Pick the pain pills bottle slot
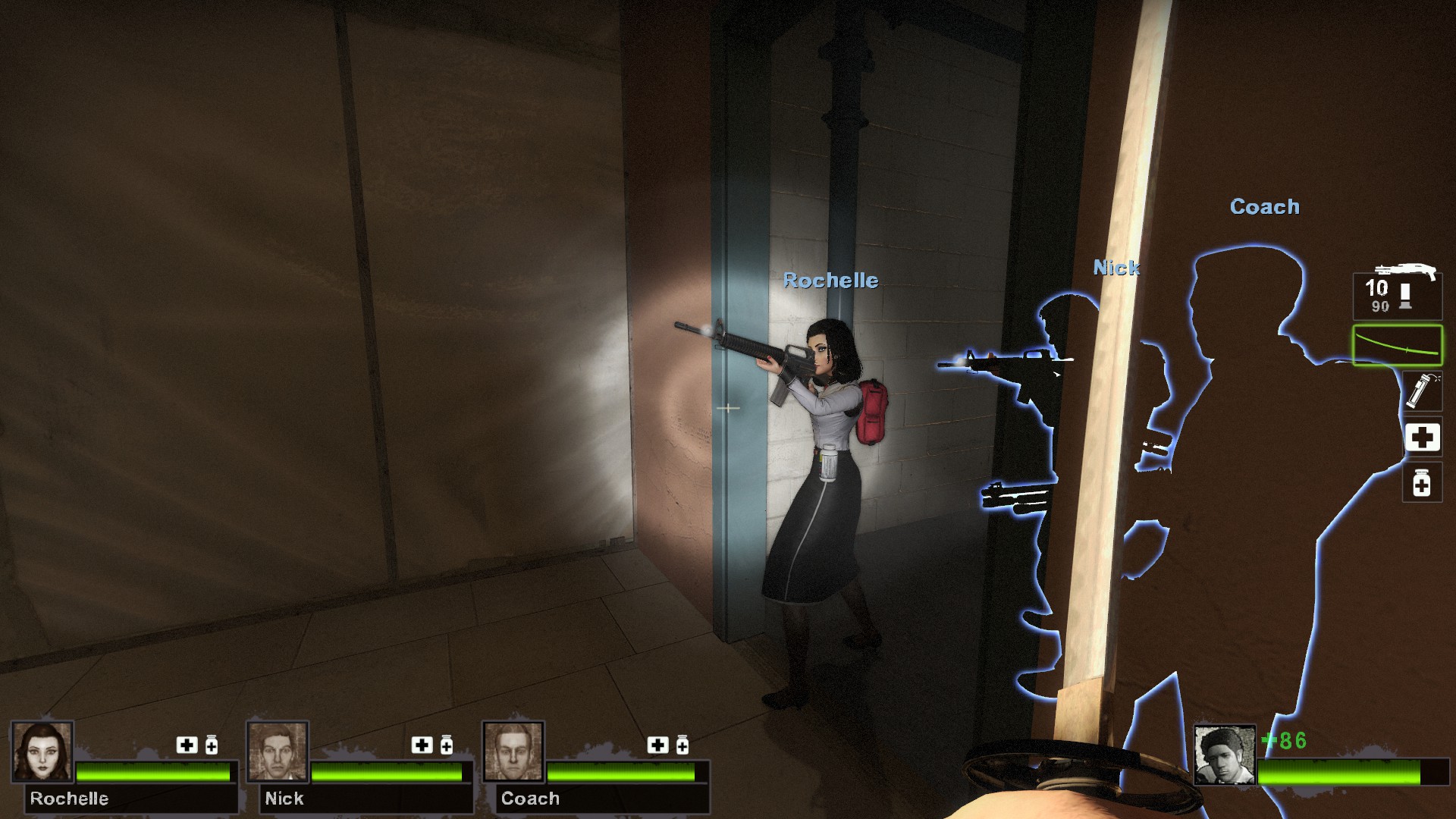The height and width of the screenshot is (819, 1456). click(x=1422, y=482)
